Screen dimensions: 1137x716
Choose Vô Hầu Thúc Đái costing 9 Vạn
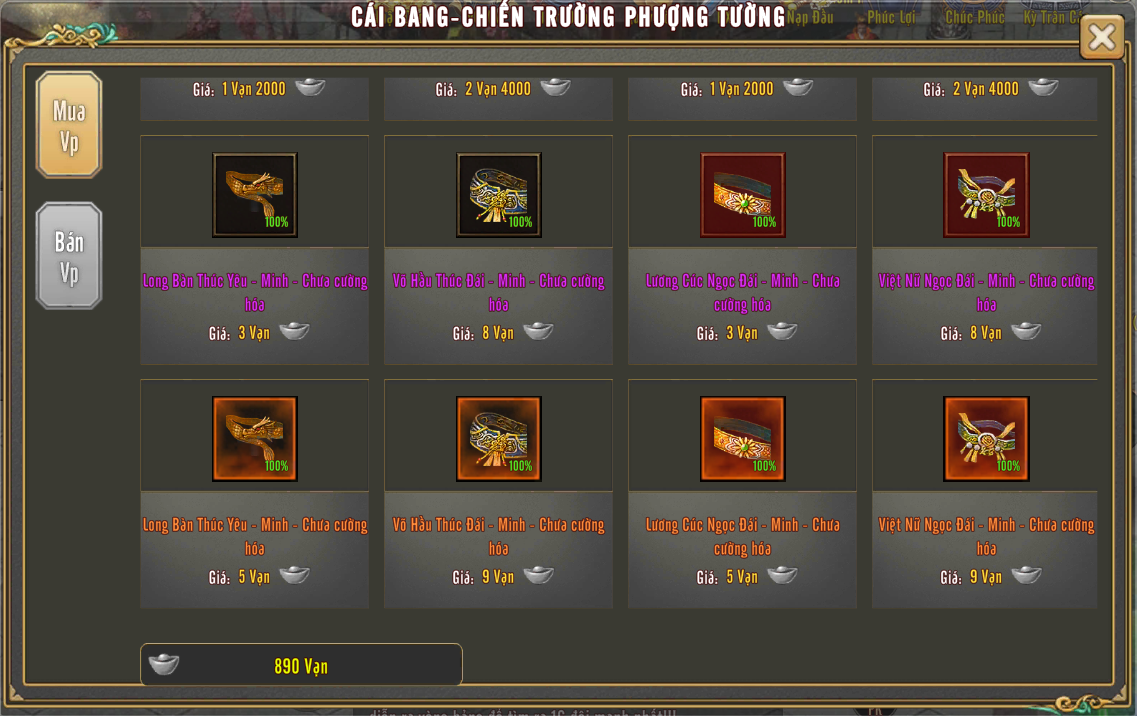pos(499,439)
